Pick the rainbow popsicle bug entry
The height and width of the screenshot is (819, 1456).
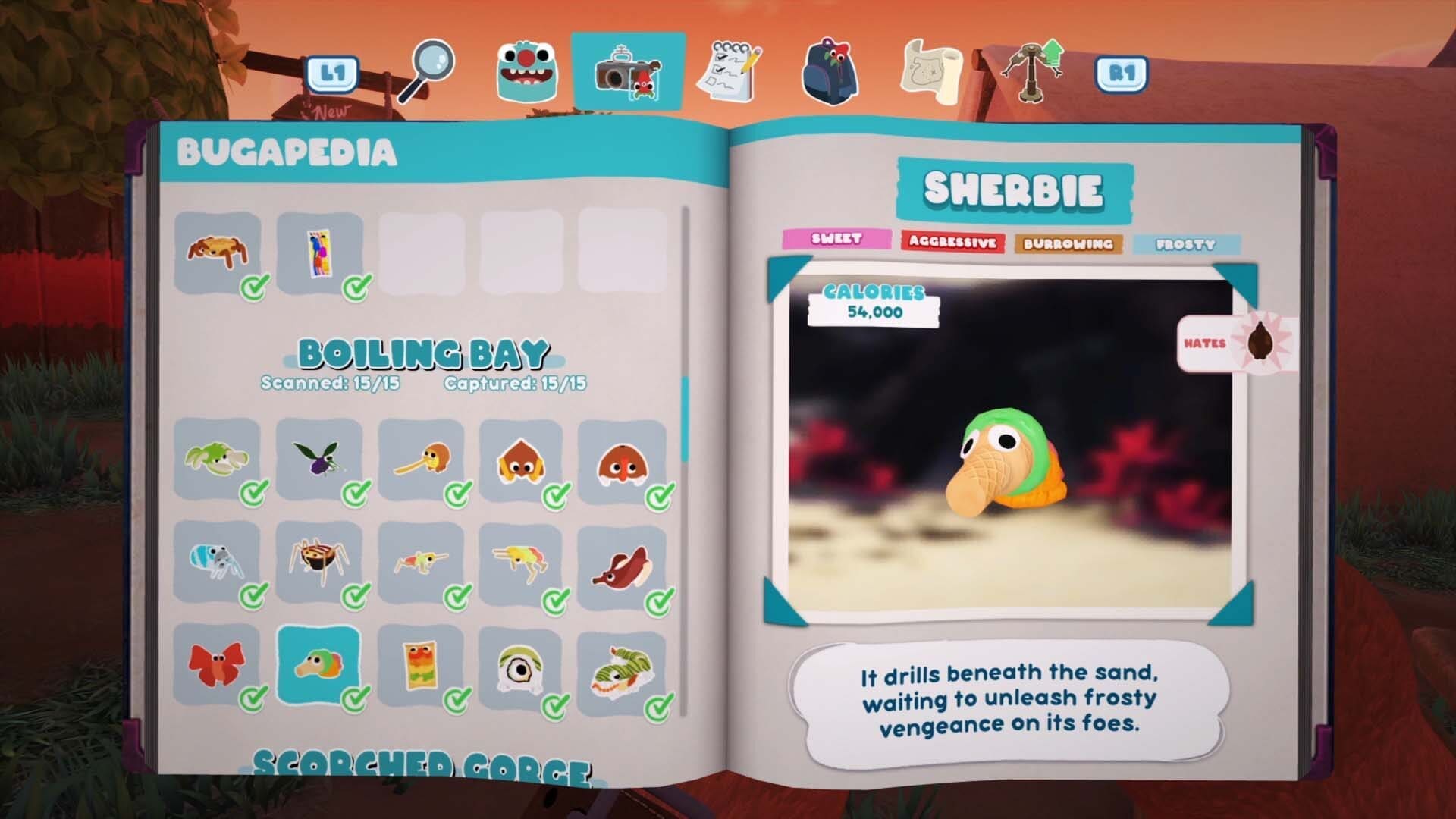point(421,666)
